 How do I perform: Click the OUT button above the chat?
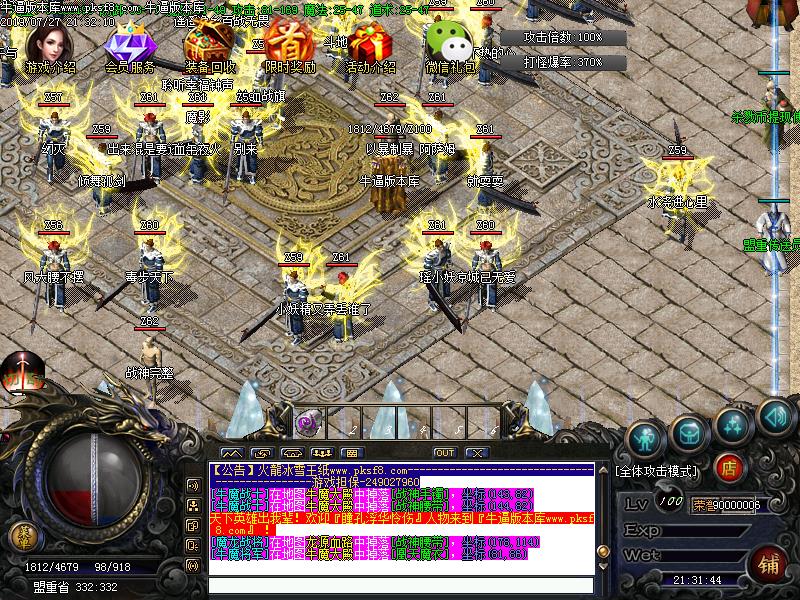[444, 453]
